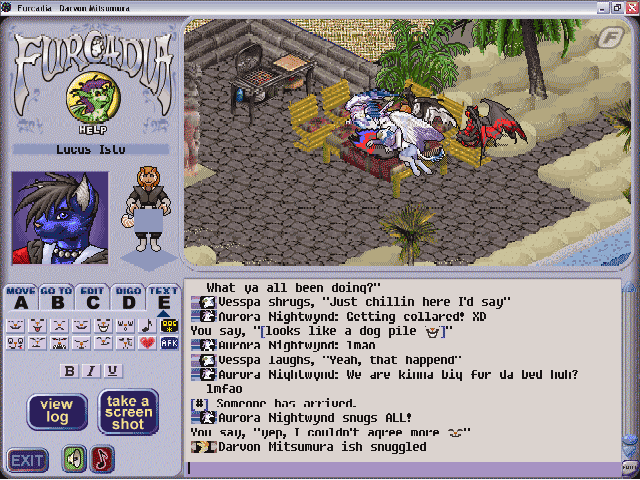Viewport: 640px width, 480px height.
Task: Enable bold text formatting
Action: coord(71,371)
